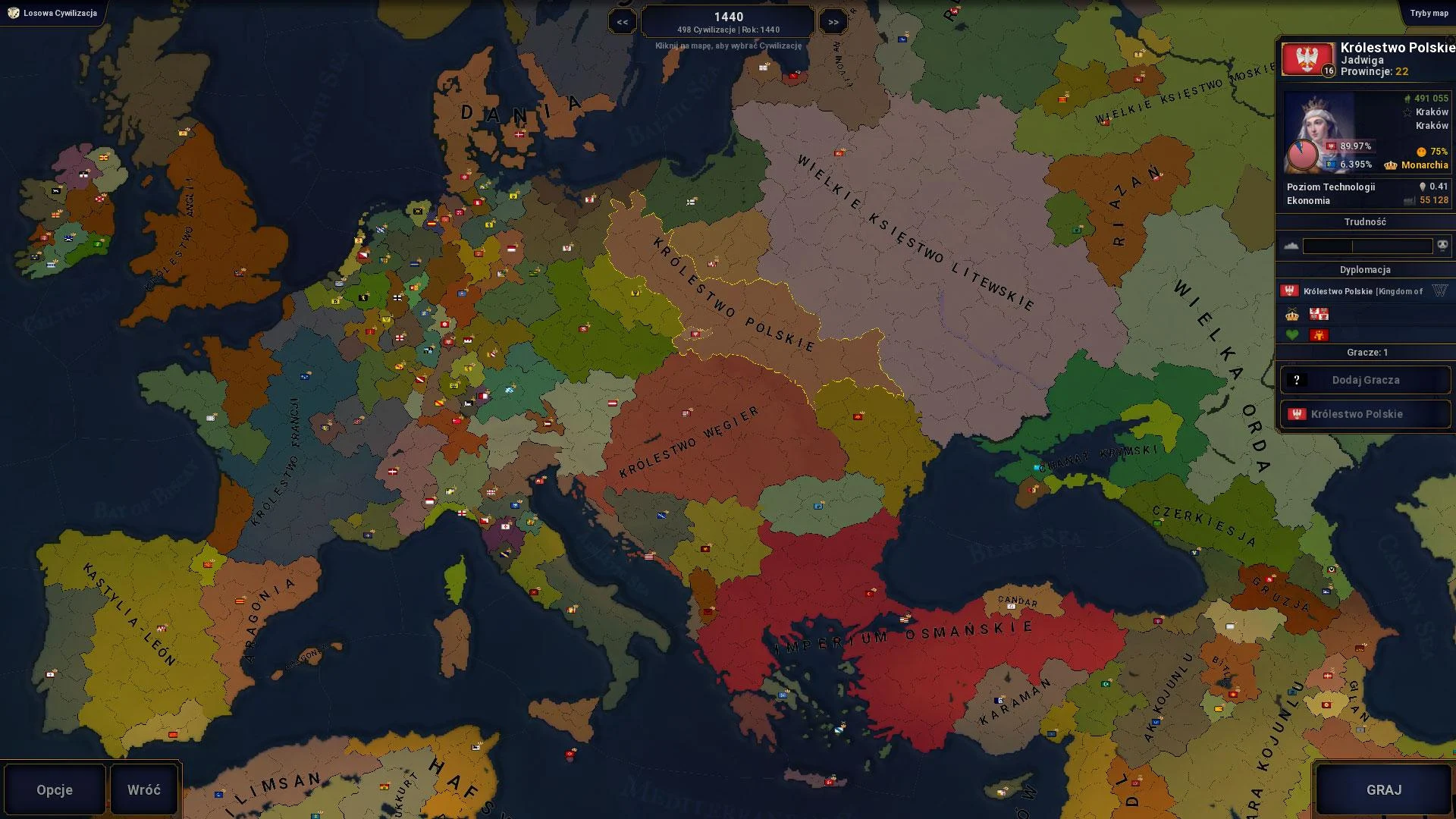Click the Wikipedia icon for Królestwo Polskie
The image size is (1456, 819).
[x=1439, y=291]
